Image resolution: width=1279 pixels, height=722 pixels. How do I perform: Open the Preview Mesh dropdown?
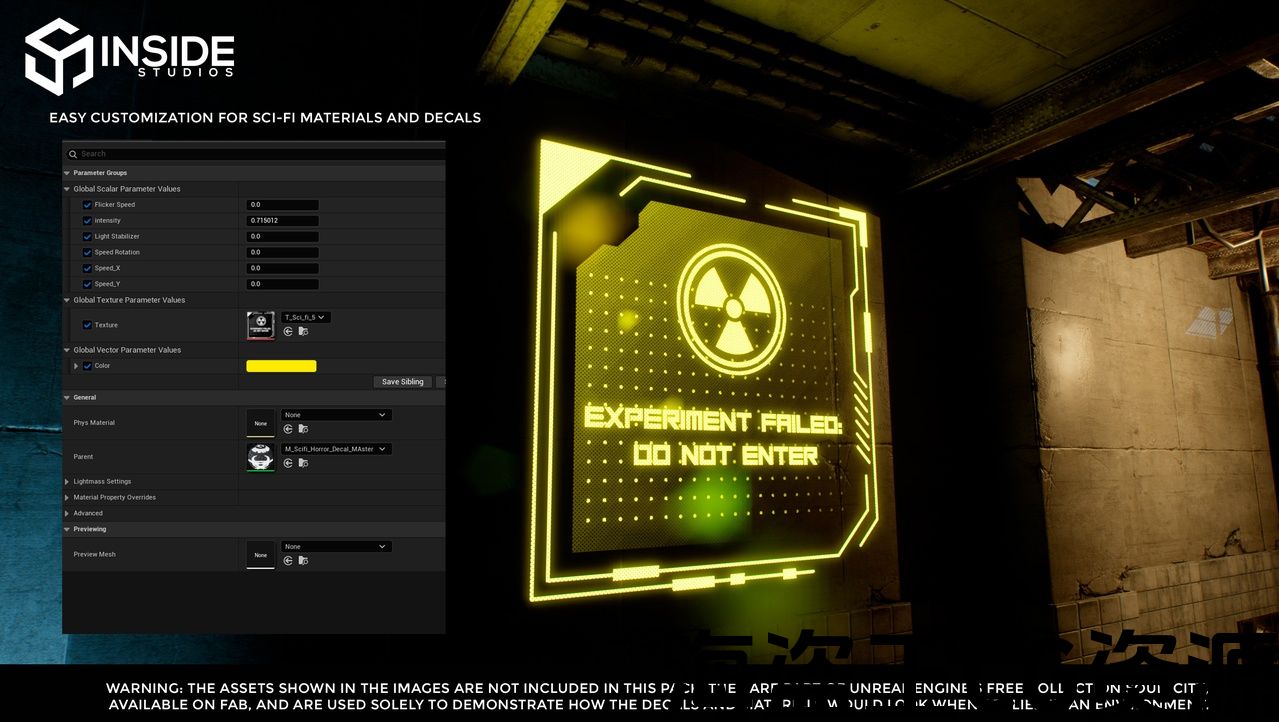[336, 547]
